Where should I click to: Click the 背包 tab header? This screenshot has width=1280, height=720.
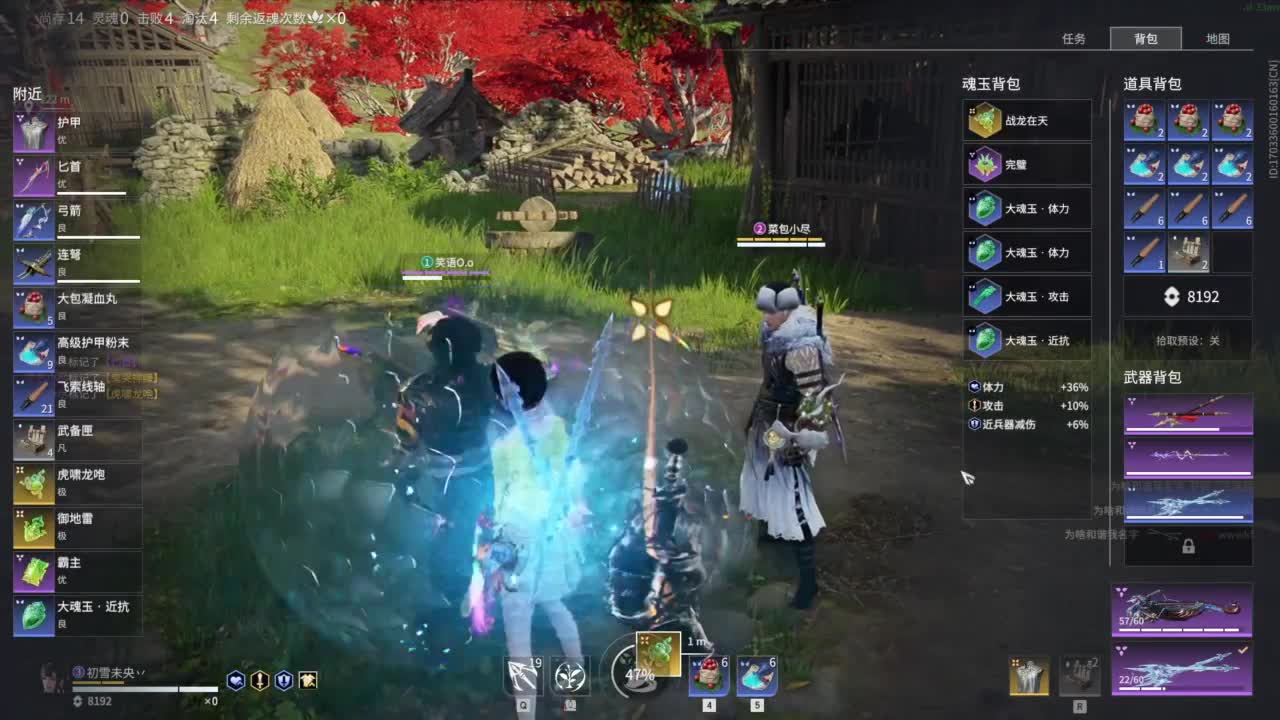(1148, 39)
